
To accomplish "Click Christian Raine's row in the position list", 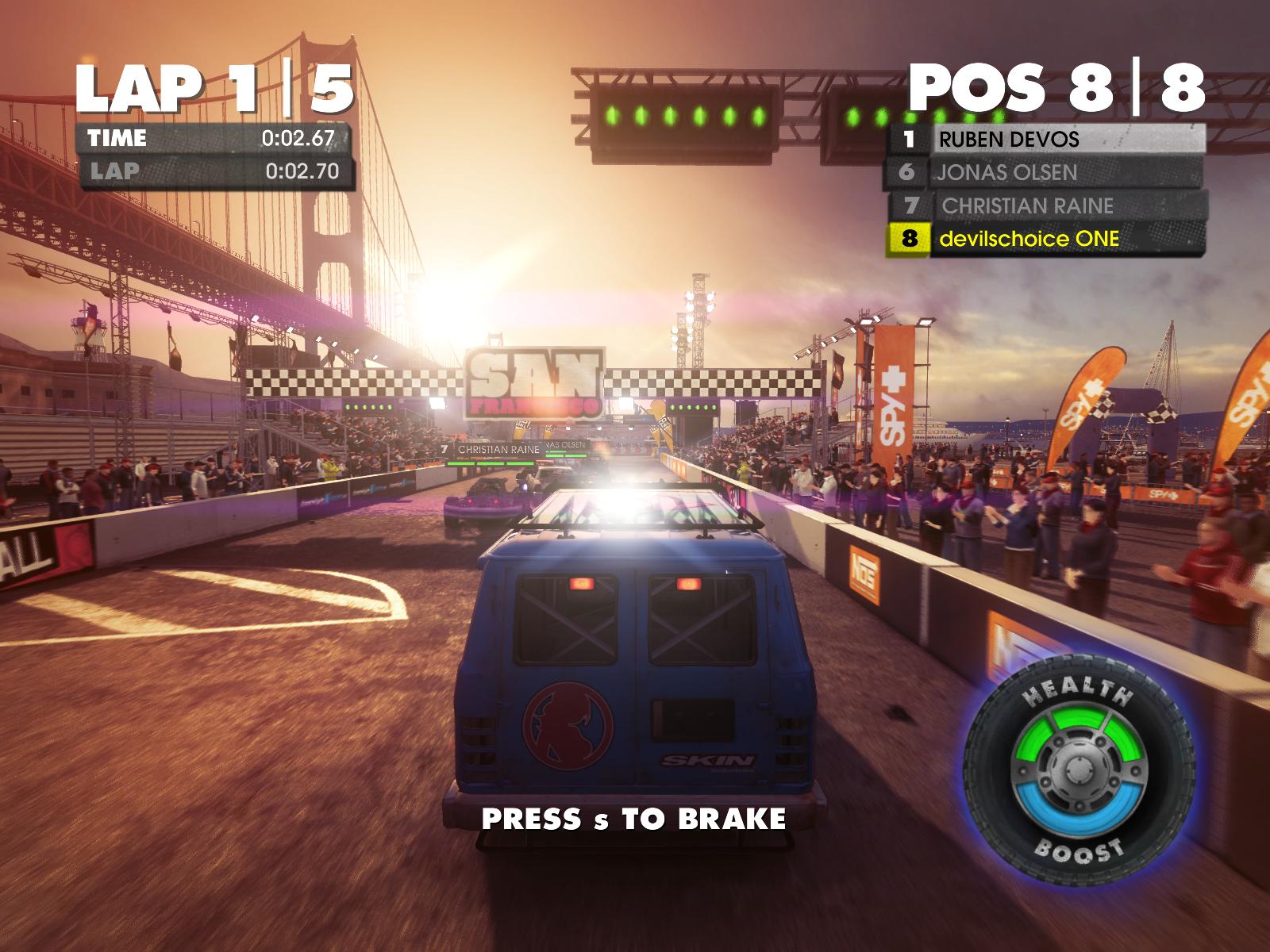I will [x=1046, y=206].
